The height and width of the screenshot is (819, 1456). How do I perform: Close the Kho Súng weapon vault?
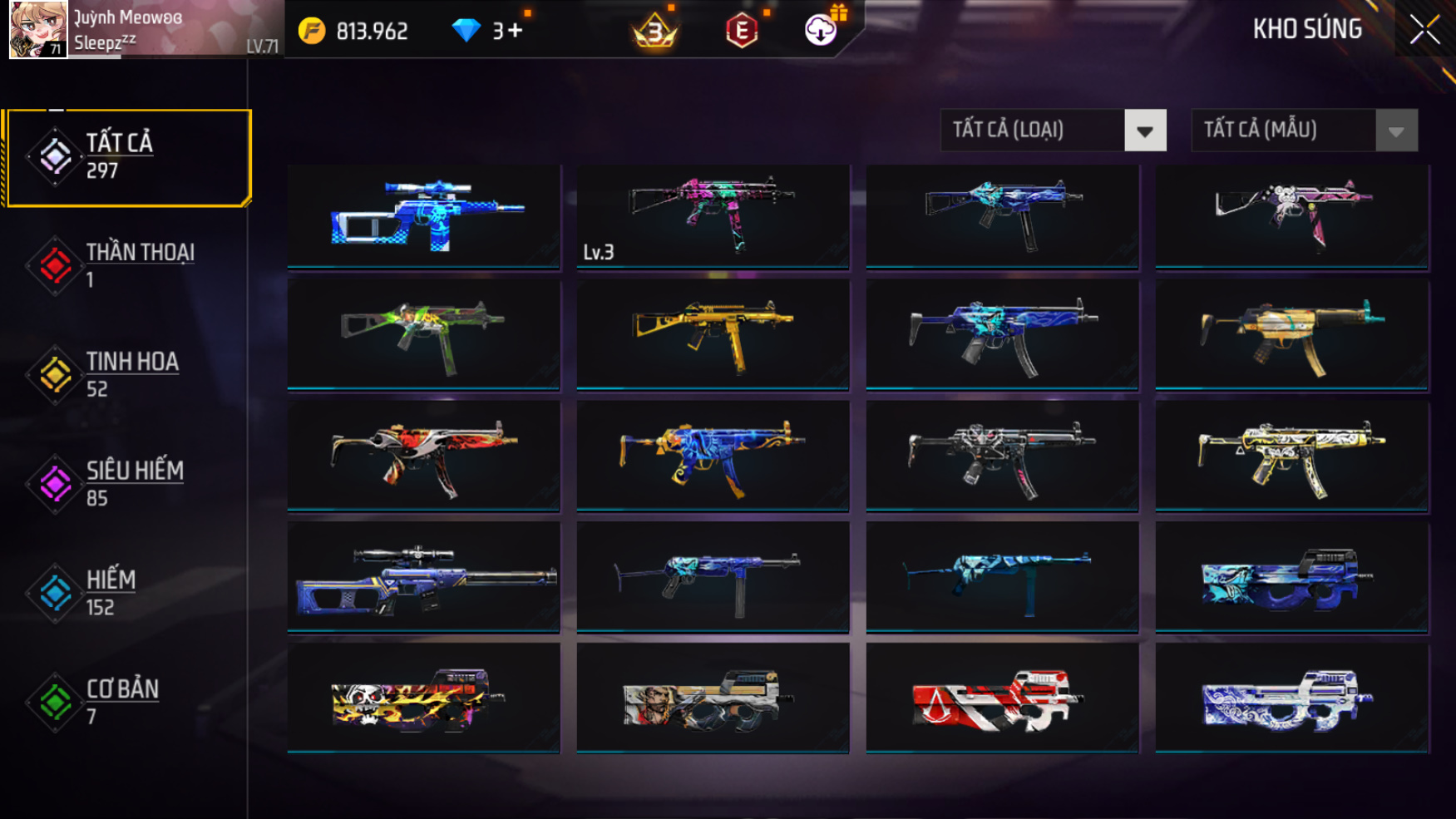tap(1424, 30)
